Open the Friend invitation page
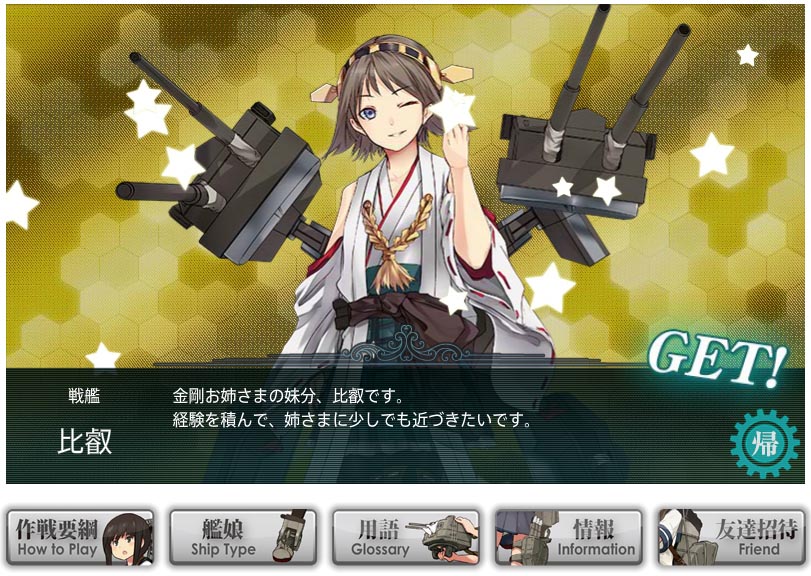Screen dimensions: 811x576 (x=731, y=537)
